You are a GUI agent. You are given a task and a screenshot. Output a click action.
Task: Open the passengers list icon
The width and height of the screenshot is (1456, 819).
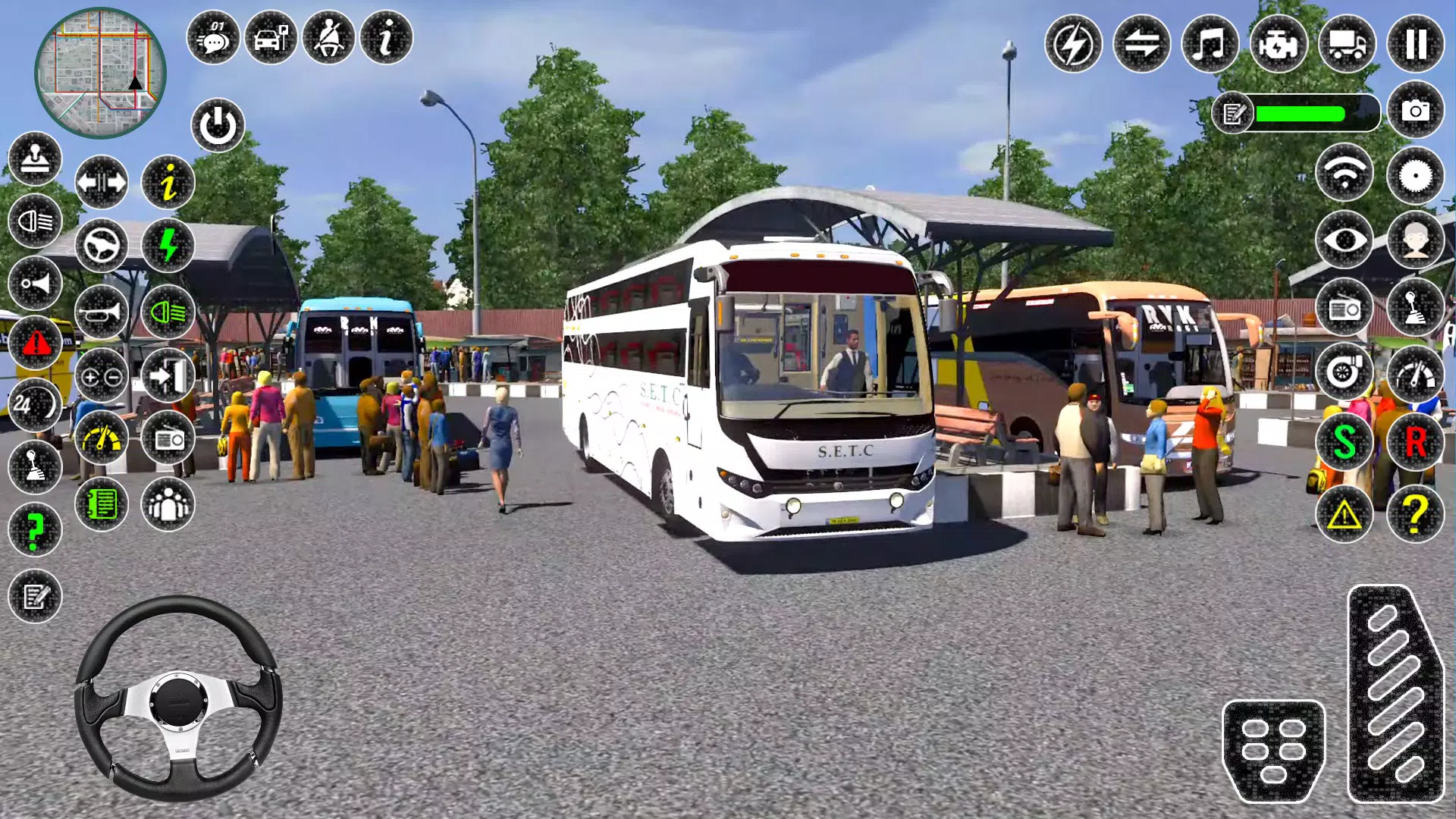click(x=170, y=503)
